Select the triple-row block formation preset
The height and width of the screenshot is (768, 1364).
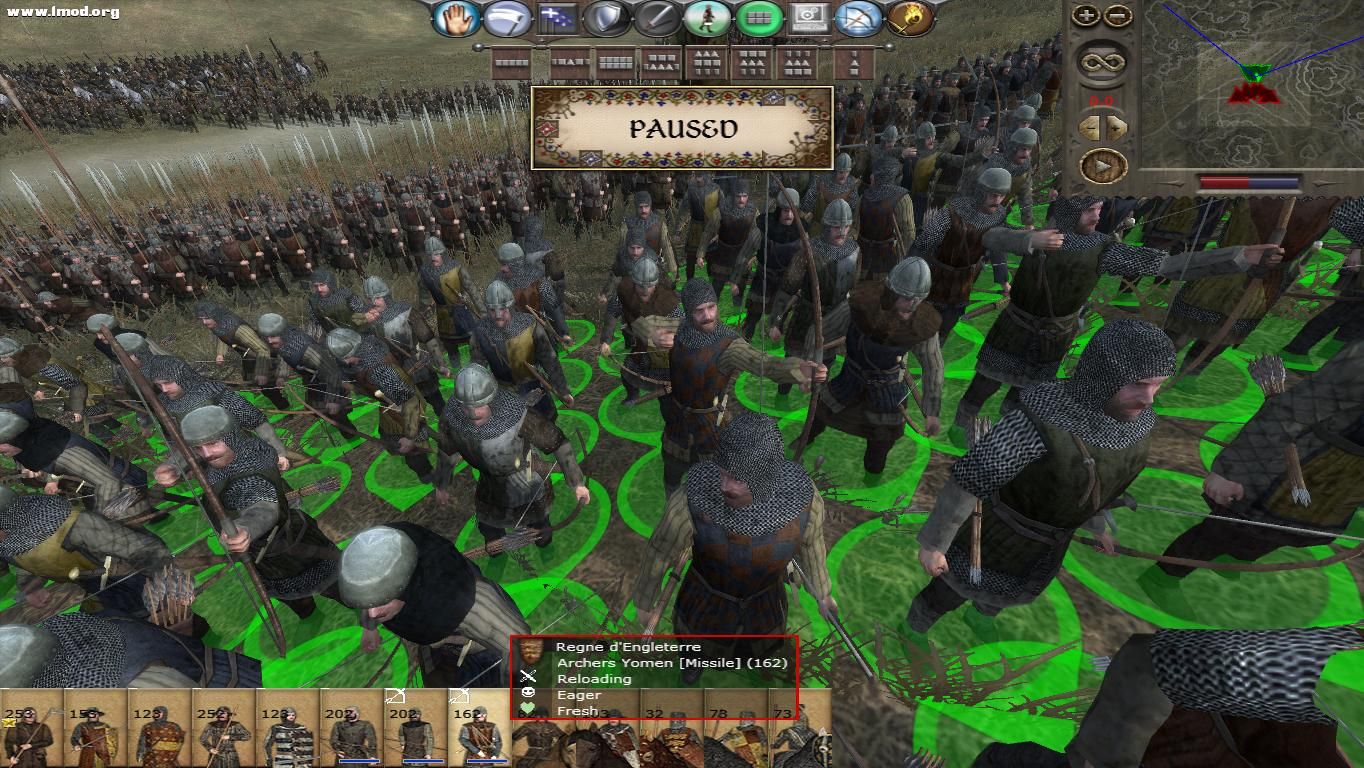(706, 62)
